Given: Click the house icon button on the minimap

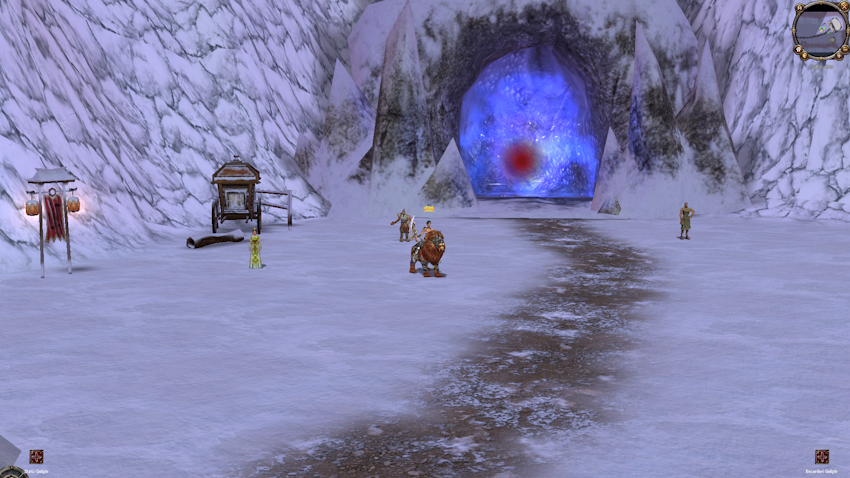Looking at the screenshot, I should tap(798, 49).
